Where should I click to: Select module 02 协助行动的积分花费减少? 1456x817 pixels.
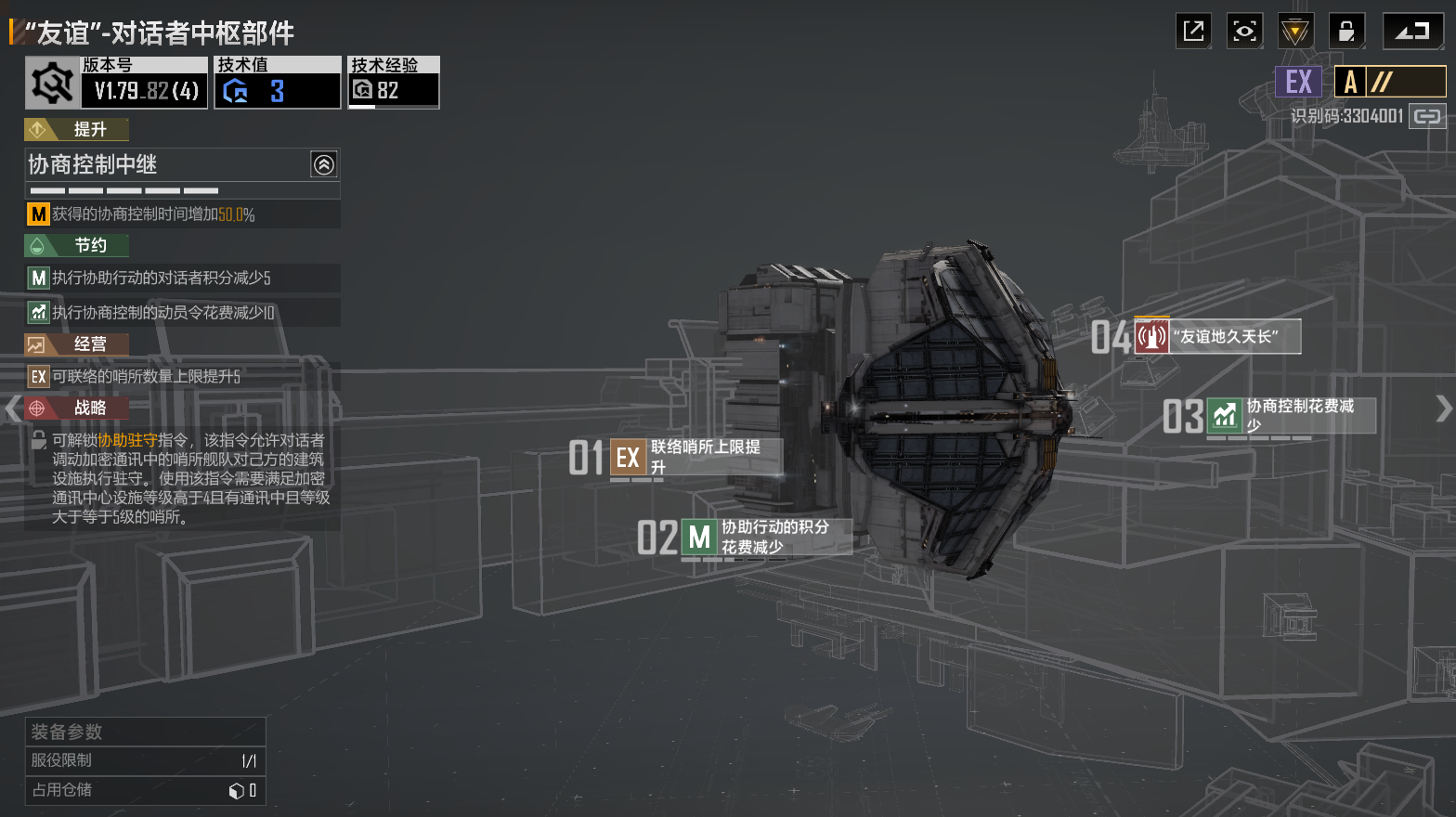pyautogui.click(x=766, y=538)
